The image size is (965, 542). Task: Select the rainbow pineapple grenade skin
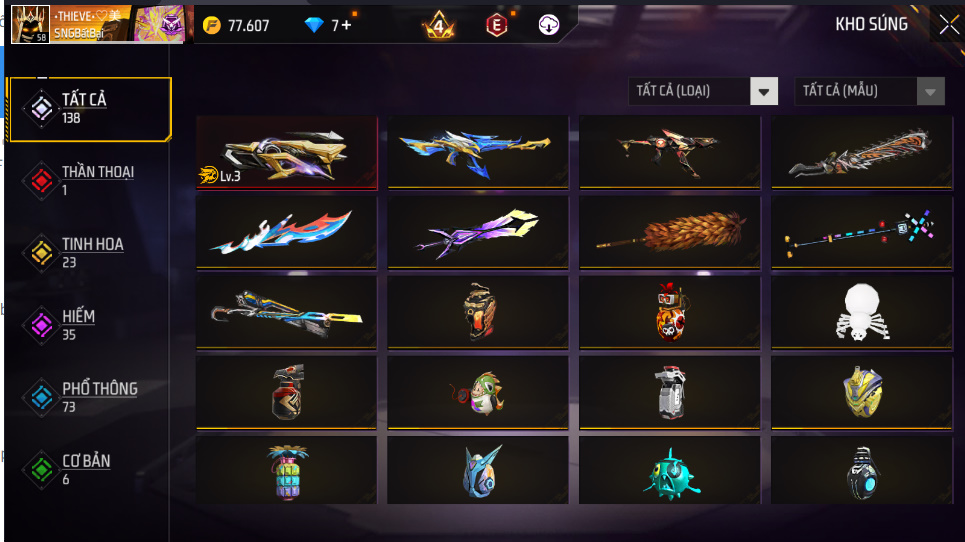pos(285,471)
